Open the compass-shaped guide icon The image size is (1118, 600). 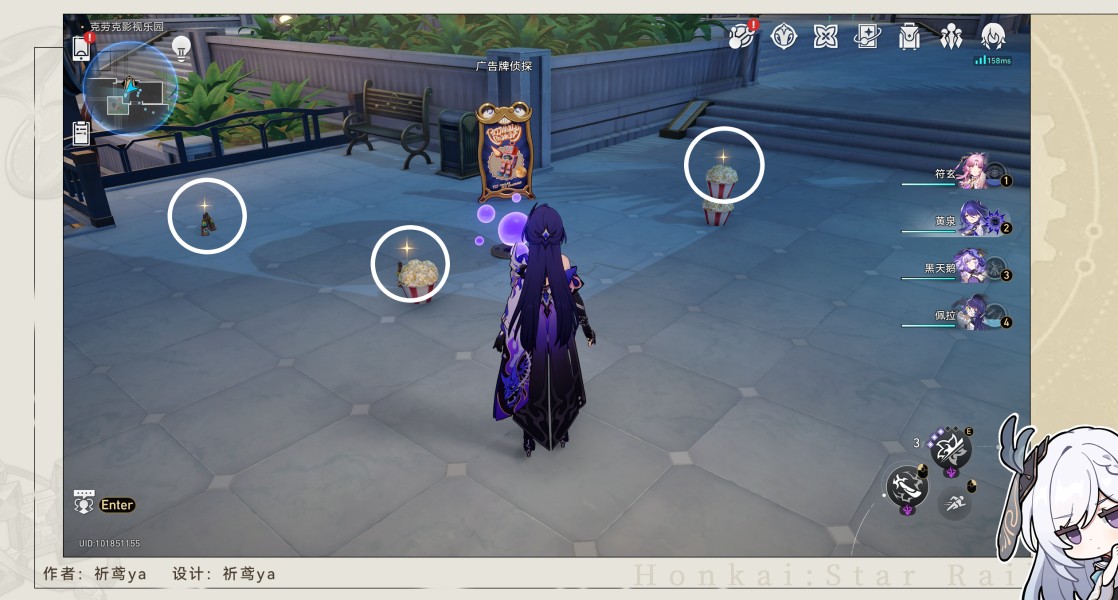pyautogui.click(x=785, y=37)
